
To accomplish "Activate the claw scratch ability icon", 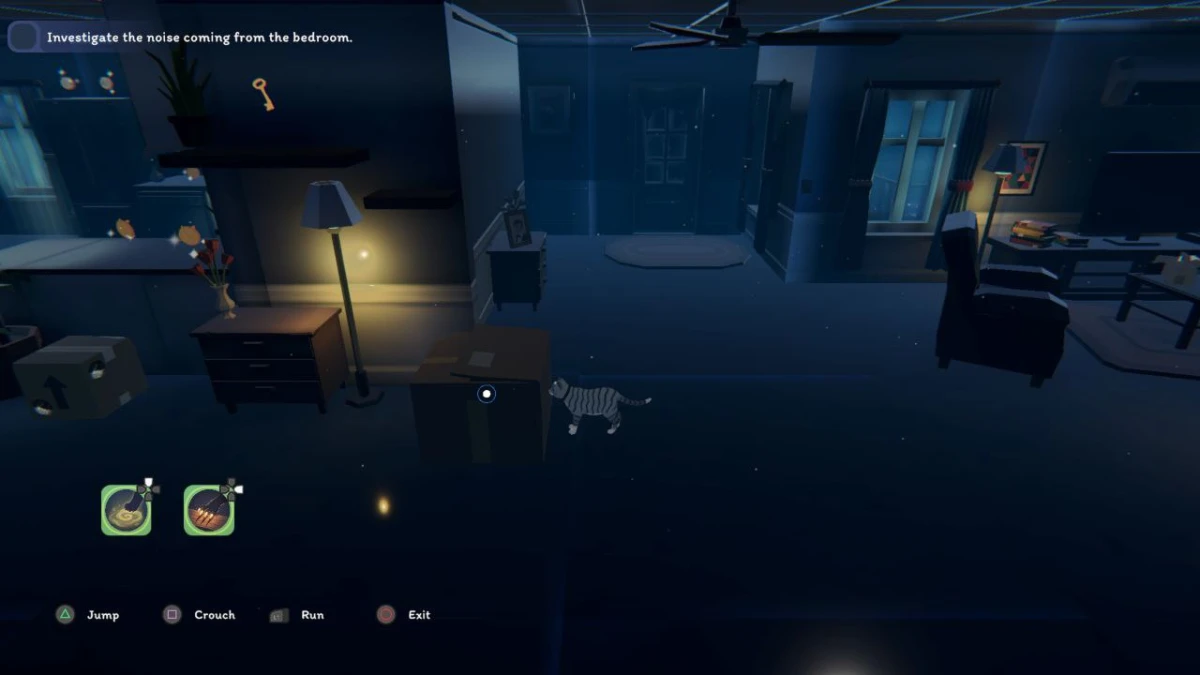I will pos(209,510).
